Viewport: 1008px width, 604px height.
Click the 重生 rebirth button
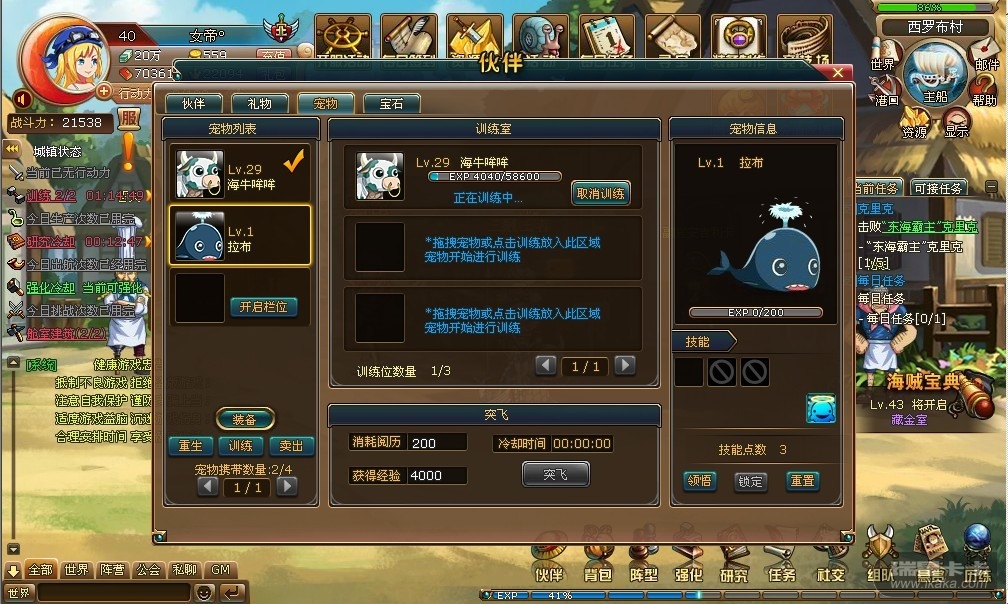(x=190, y=446)
